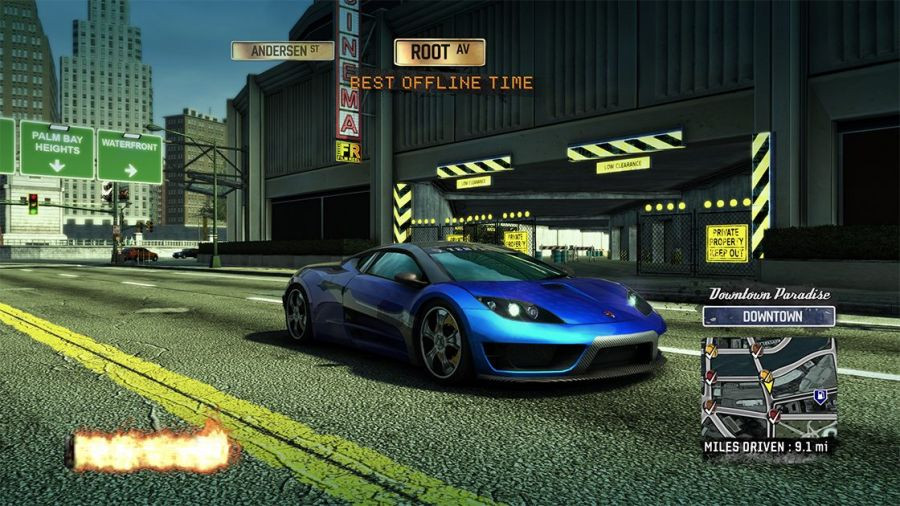
Task: Click the DOWNTOWN district label
Action: click(768, 316)
